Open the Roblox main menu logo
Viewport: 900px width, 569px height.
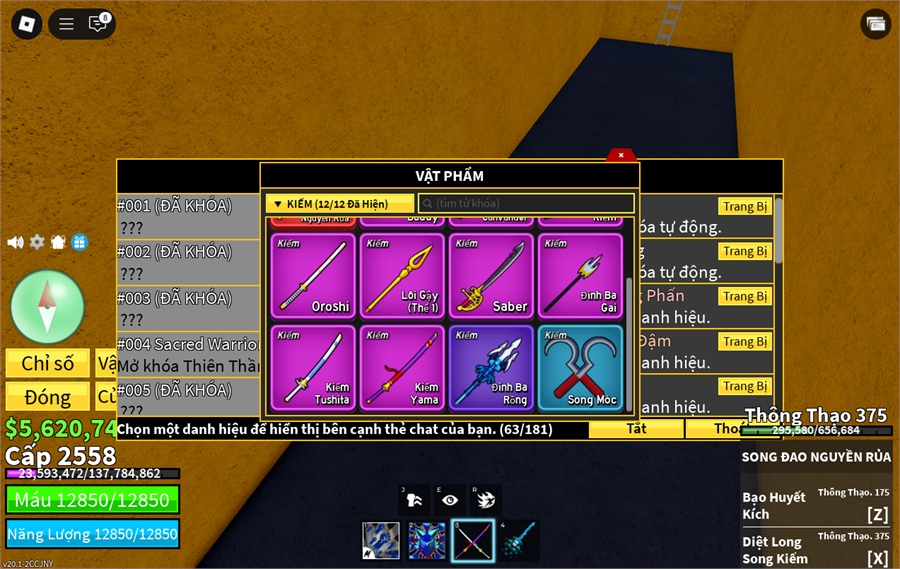point(26,24)
